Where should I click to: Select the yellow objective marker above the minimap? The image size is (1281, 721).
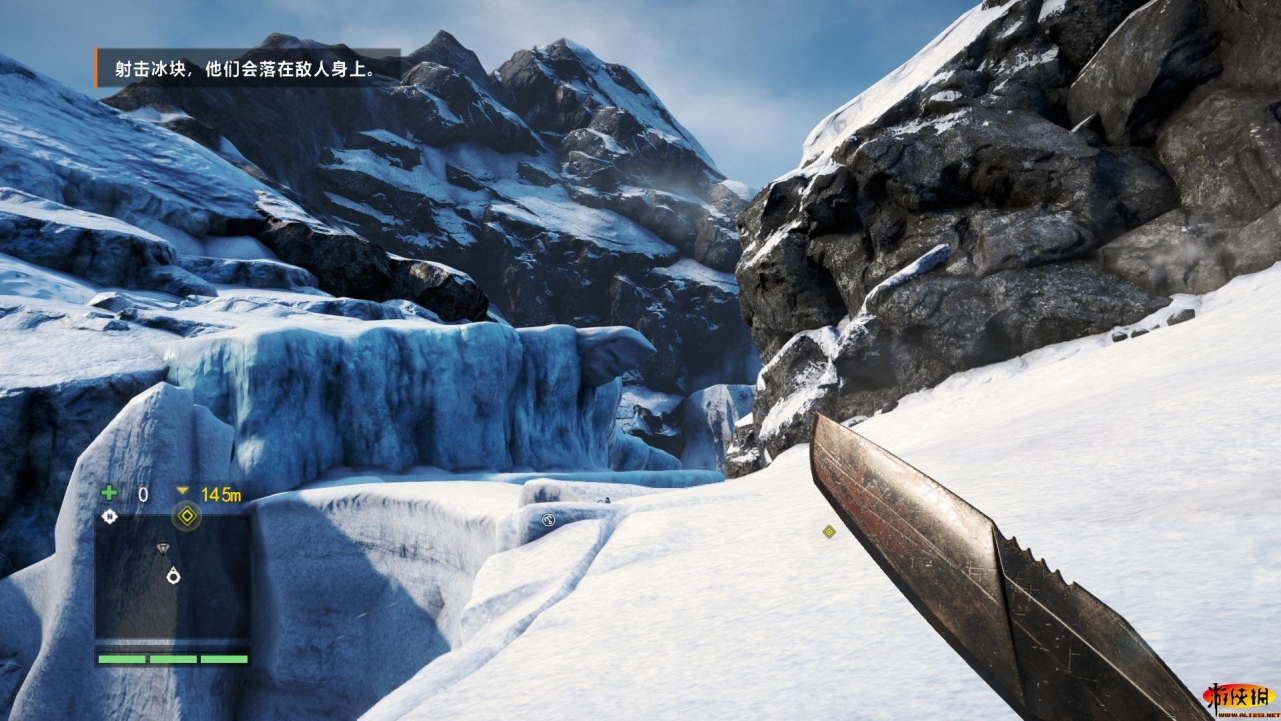(185, 517)
